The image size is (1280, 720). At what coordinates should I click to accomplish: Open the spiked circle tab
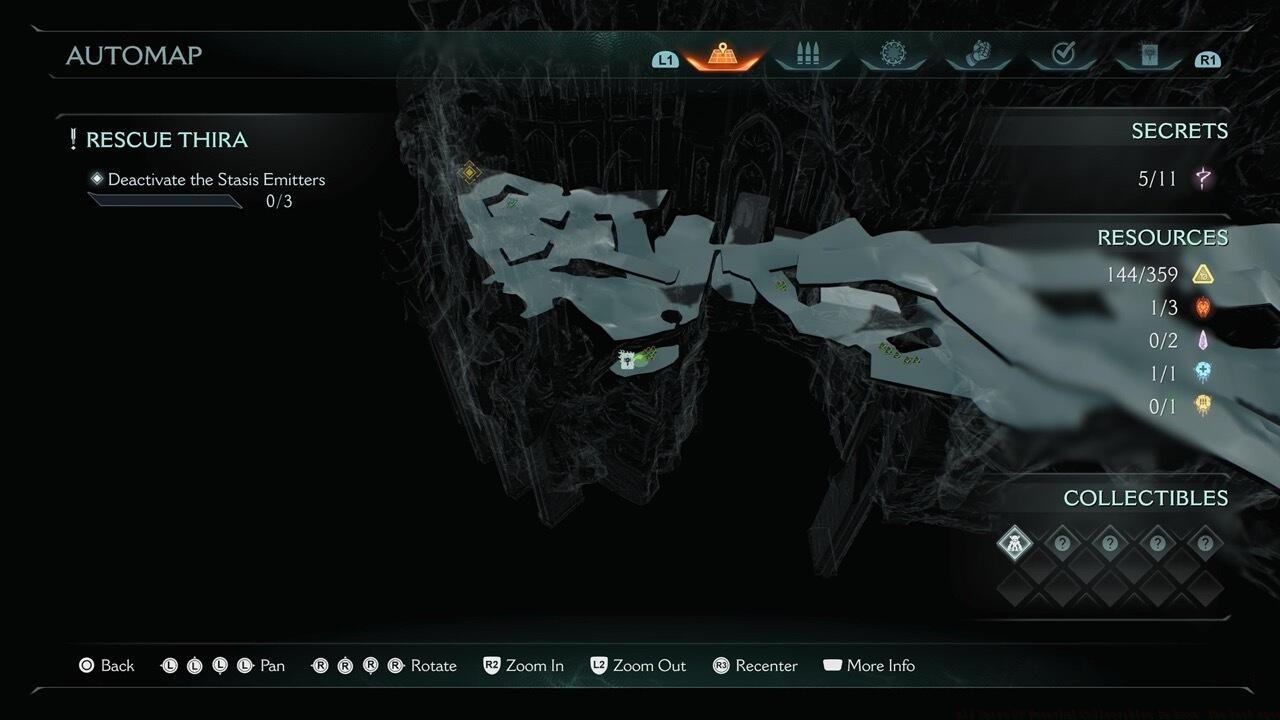[x=892, y=56]
